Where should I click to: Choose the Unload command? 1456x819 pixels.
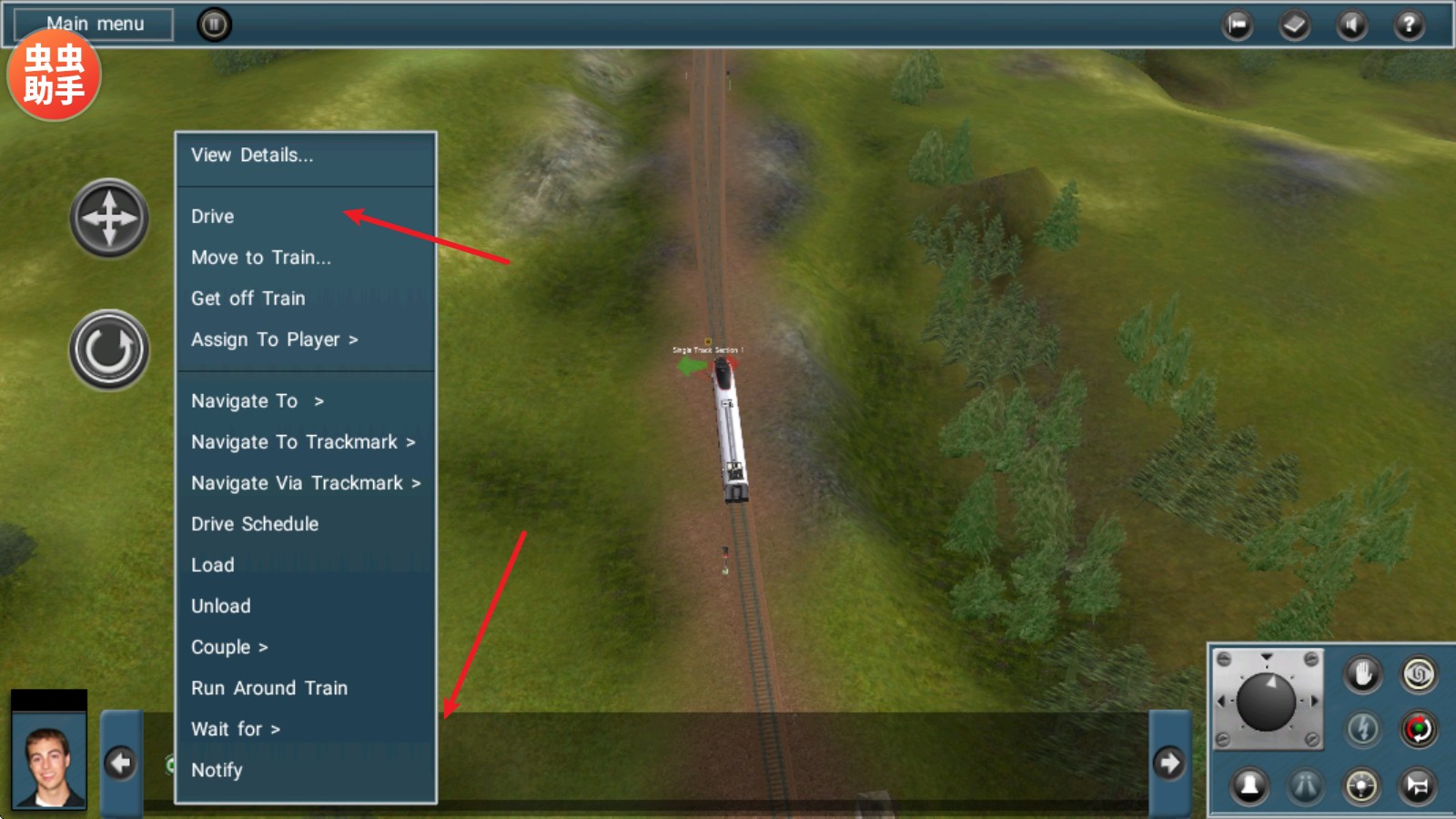tap(221, 606)
